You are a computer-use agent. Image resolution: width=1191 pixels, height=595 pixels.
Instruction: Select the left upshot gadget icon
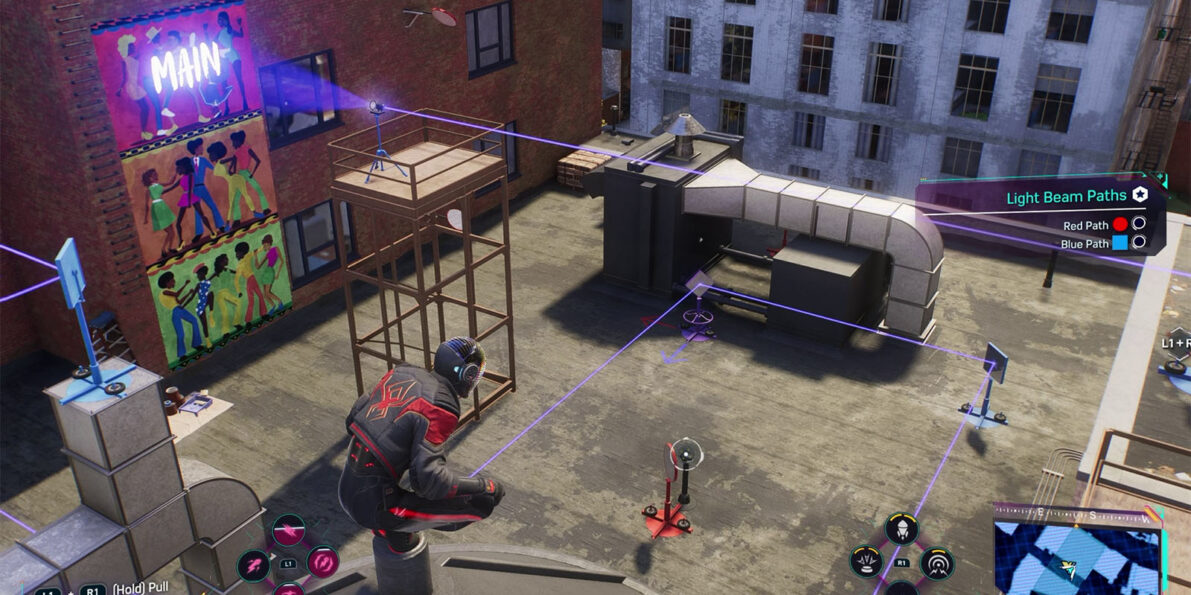pyautogui.click(x=866, y=562)
